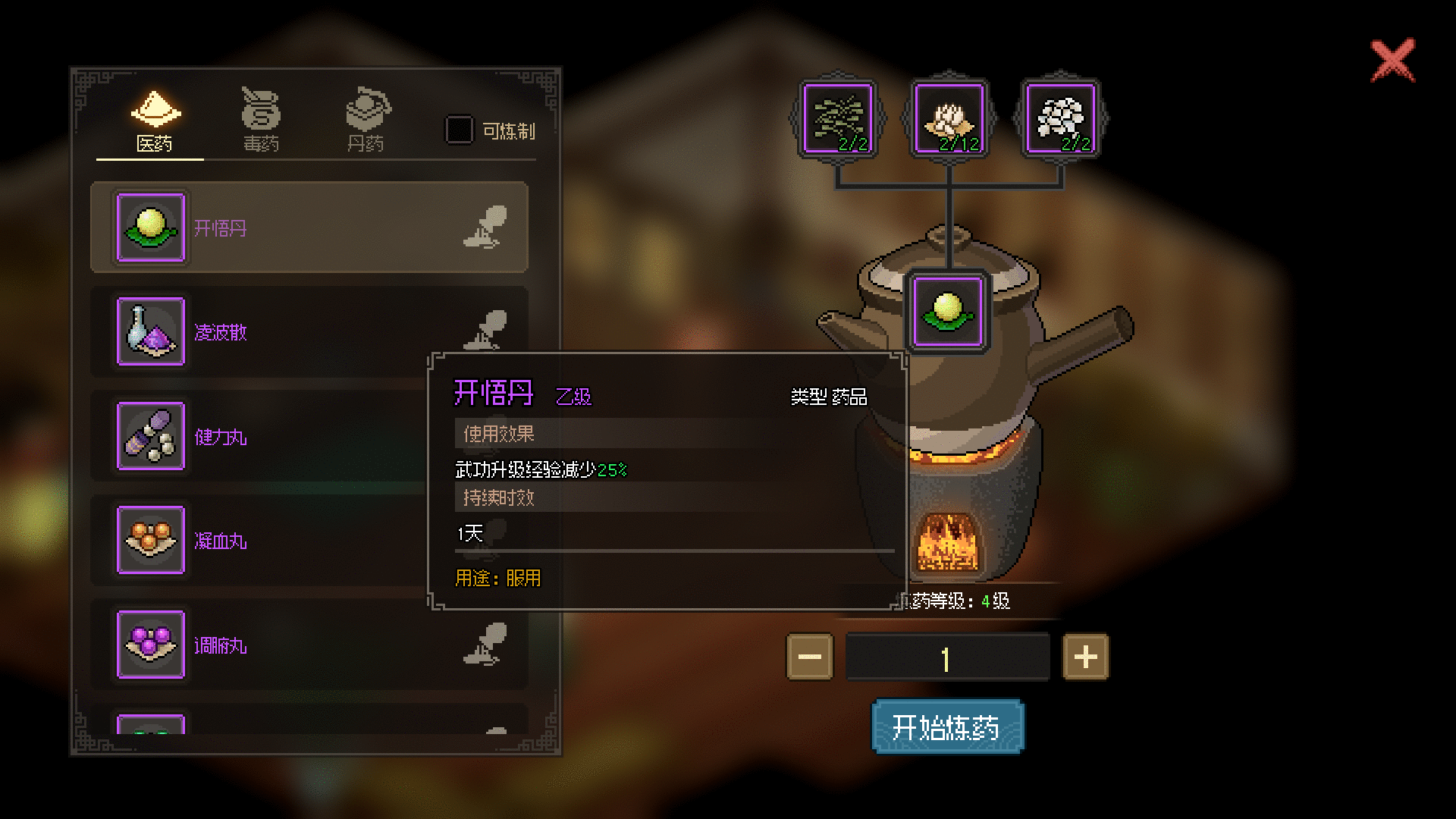Click the pill icon on the cauldron
The width and height of the screenshot is (1456, 819).
click(x=948, y=311)
